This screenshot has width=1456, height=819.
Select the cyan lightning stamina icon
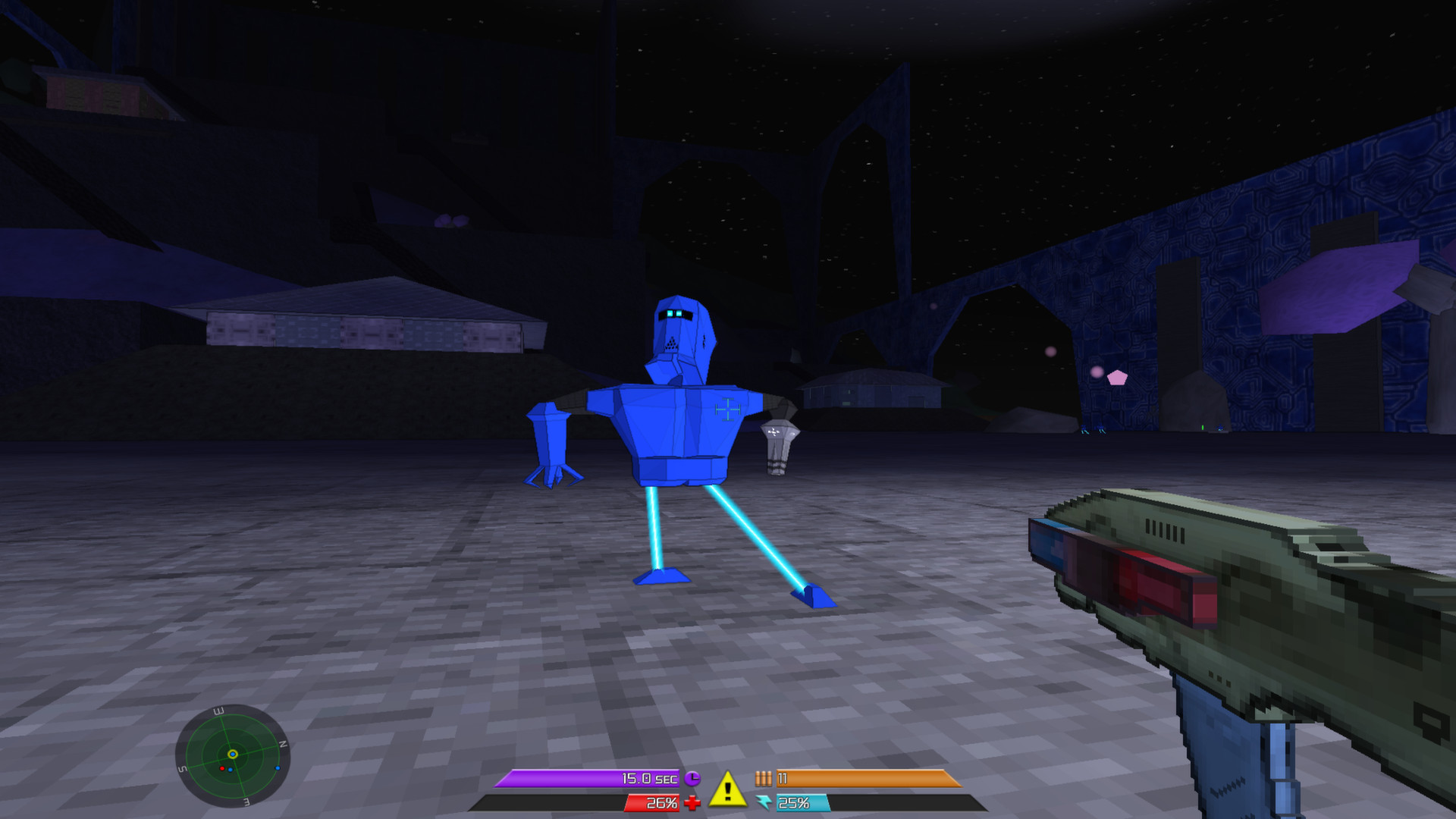pyautogui.click(x=764, y=802)
